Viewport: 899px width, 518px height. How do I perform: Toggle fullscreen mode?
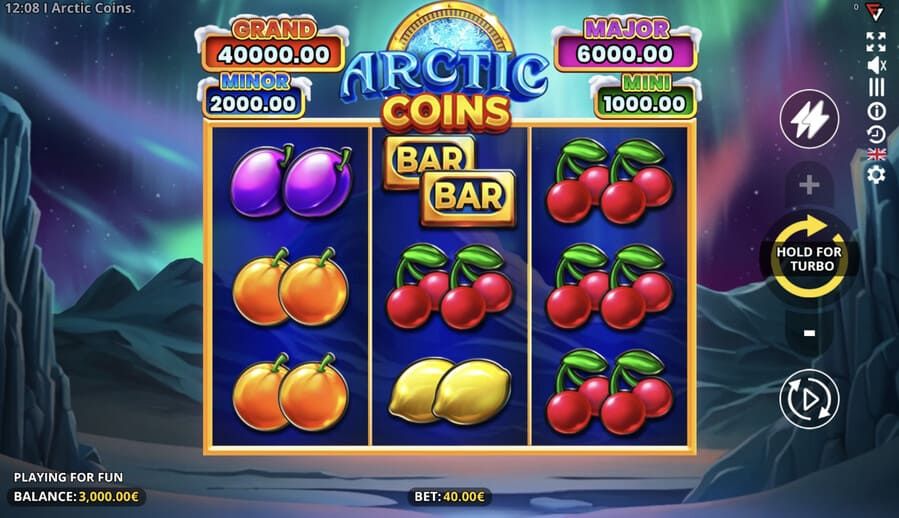click(876, 41)
